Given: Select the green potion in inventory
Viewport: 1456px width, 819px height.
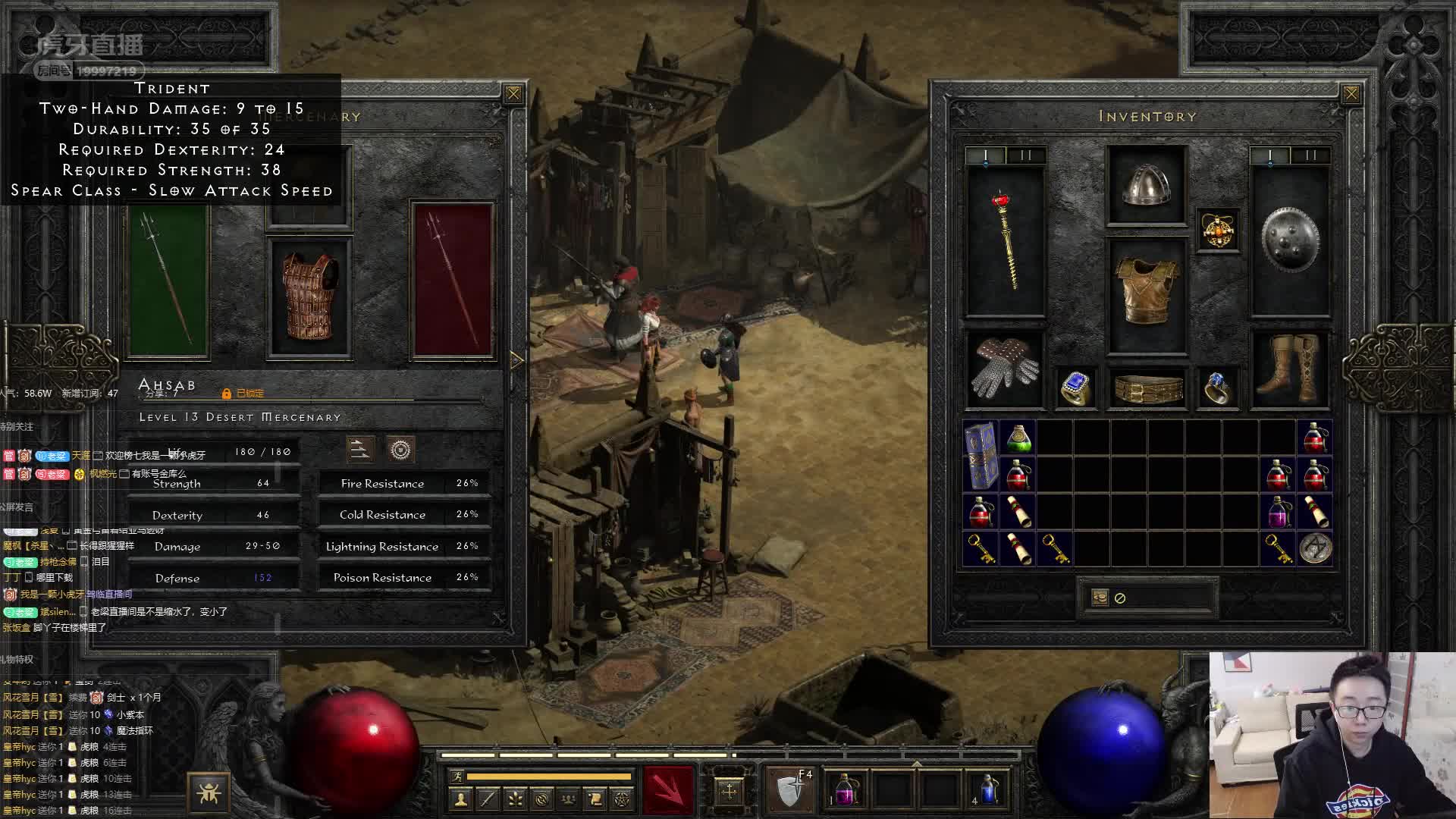Looking at the screenshot, I should [1018, 439].
